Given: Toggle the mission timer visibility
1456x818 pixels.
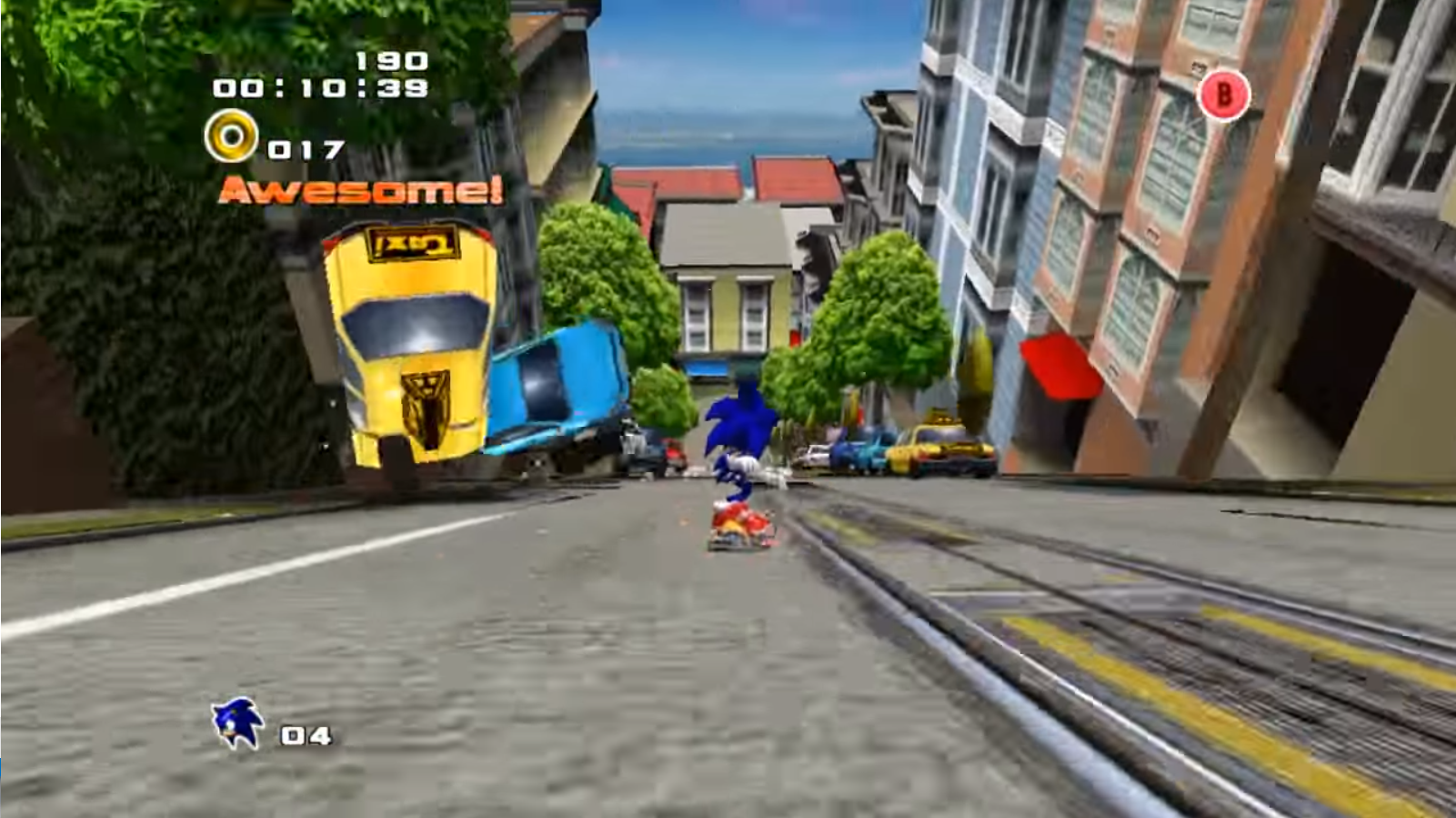Looking at the screenshot, I should pyautogui.click(x=320, y=90).
